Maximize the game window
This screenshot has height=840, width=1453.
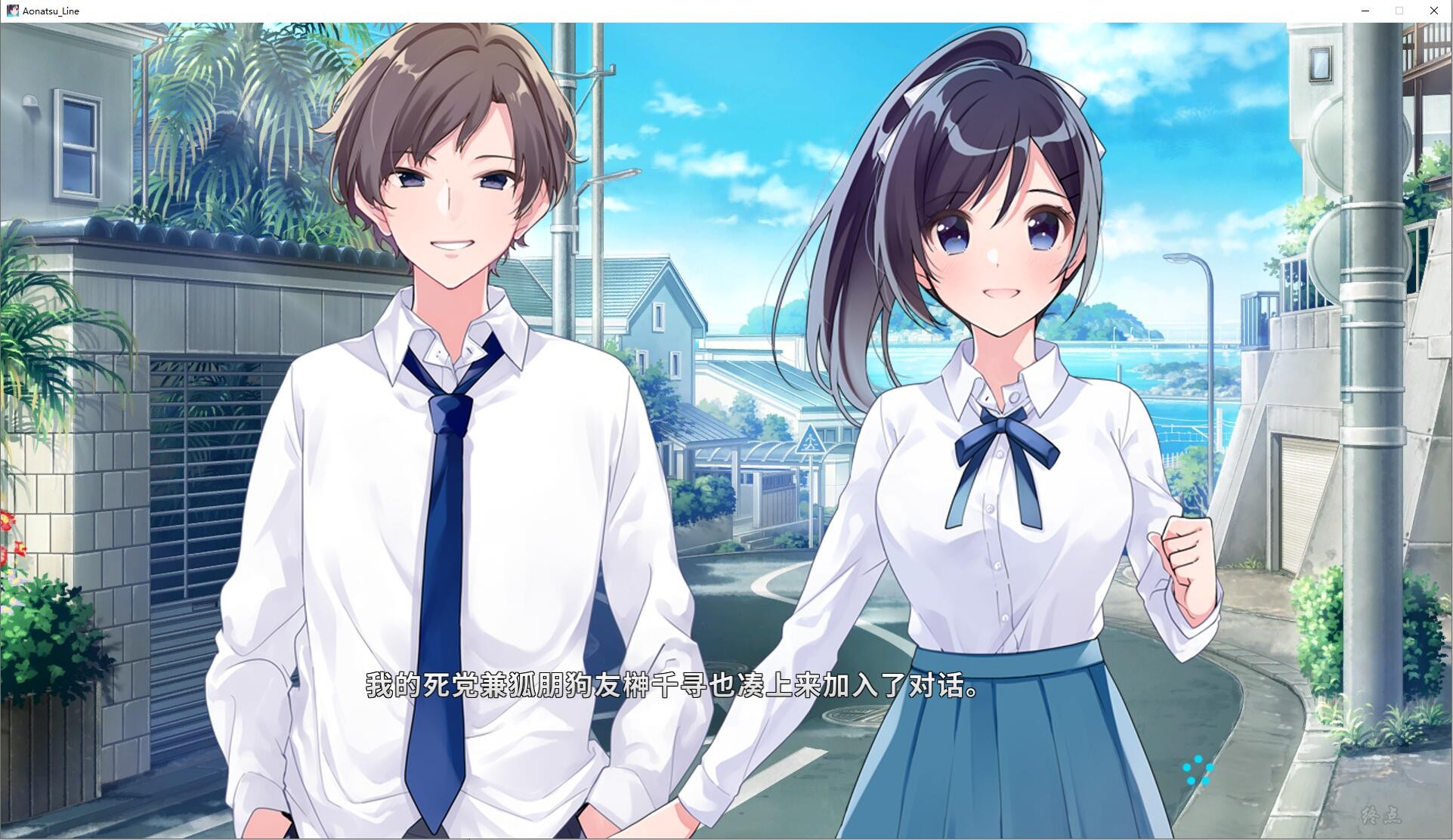(x=1399, y=11)
